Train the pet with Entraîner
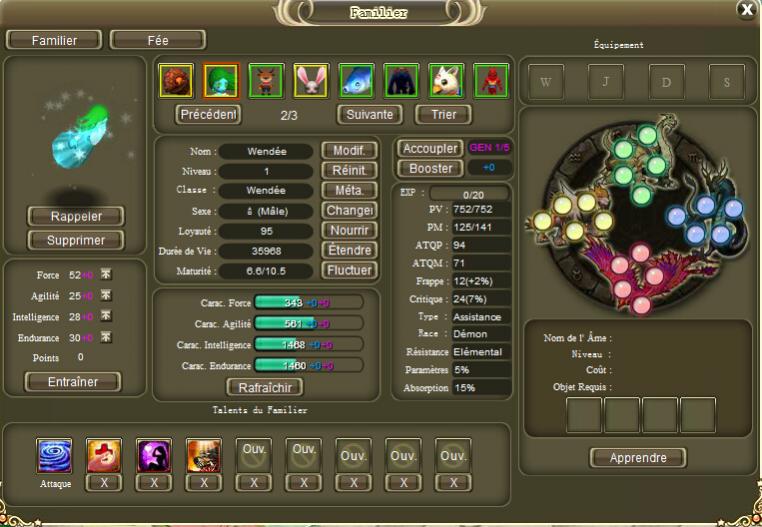762x527 pixels. pos(72,382)
